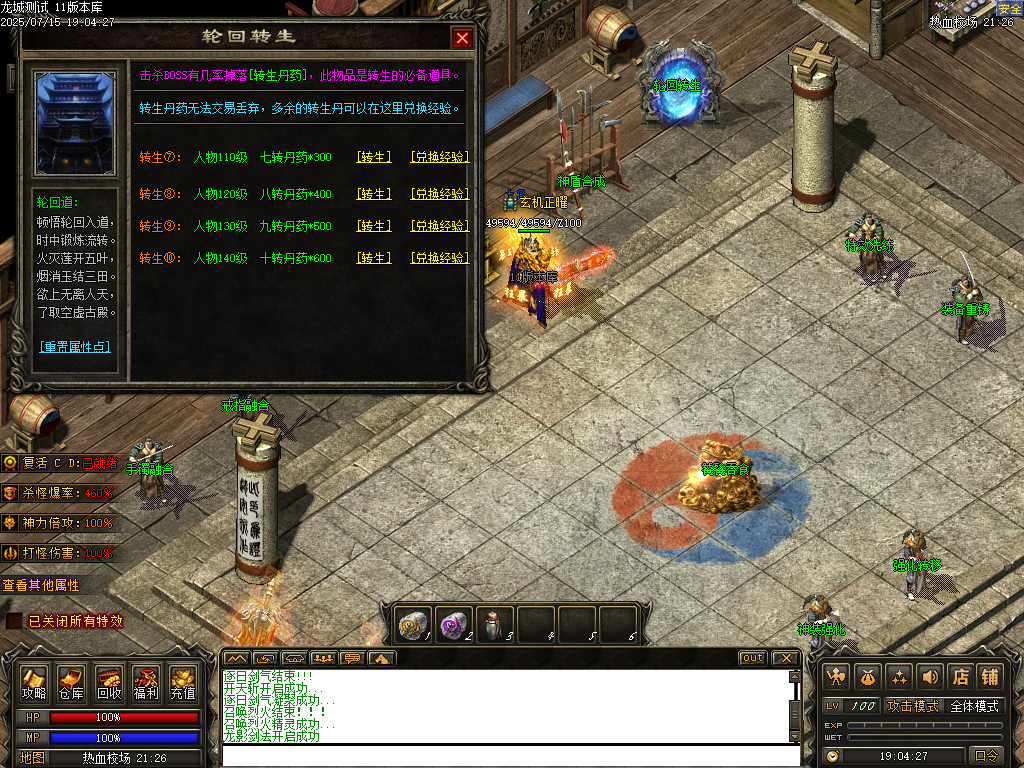Click 转生 for the 130-level ninth rebirth
1024x768 pixels.
[374, 226]
